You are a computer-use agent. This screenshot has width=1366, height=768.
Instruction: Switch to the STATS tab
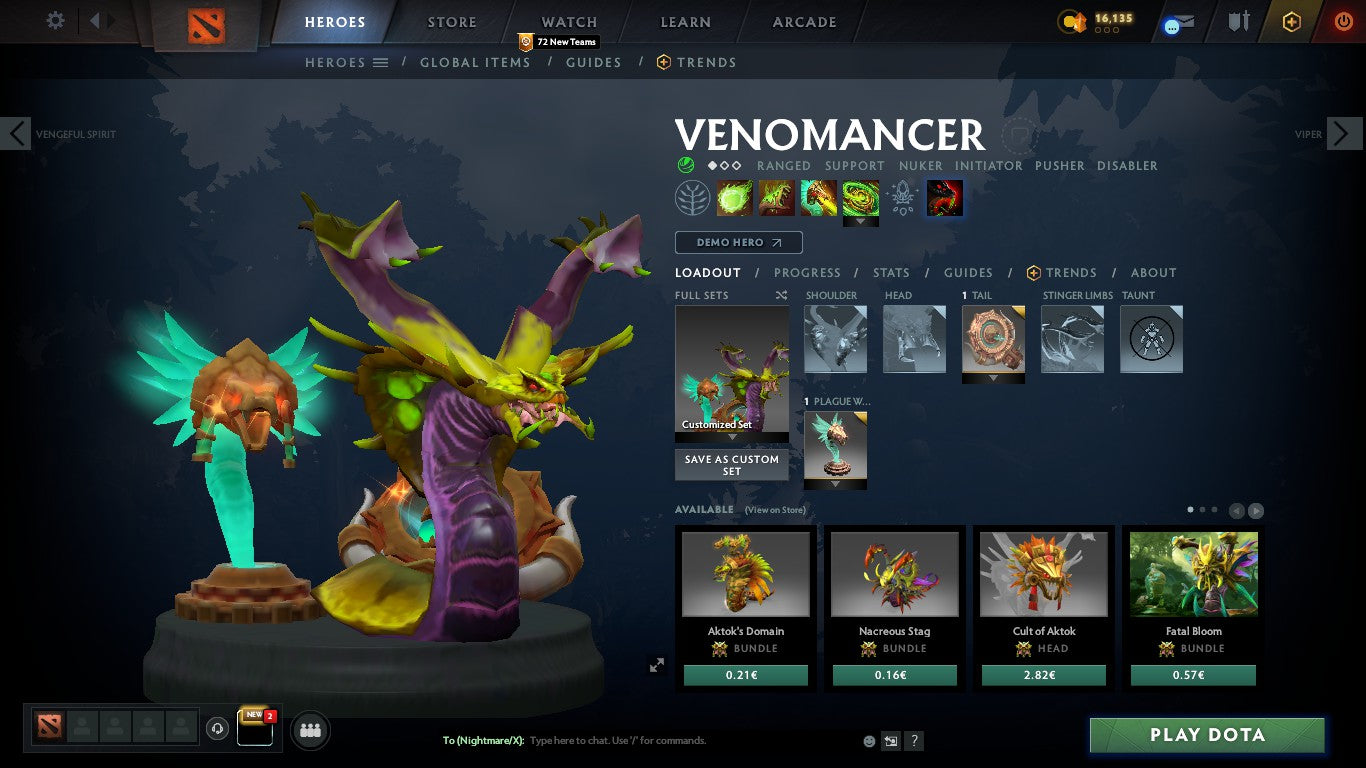890,272
